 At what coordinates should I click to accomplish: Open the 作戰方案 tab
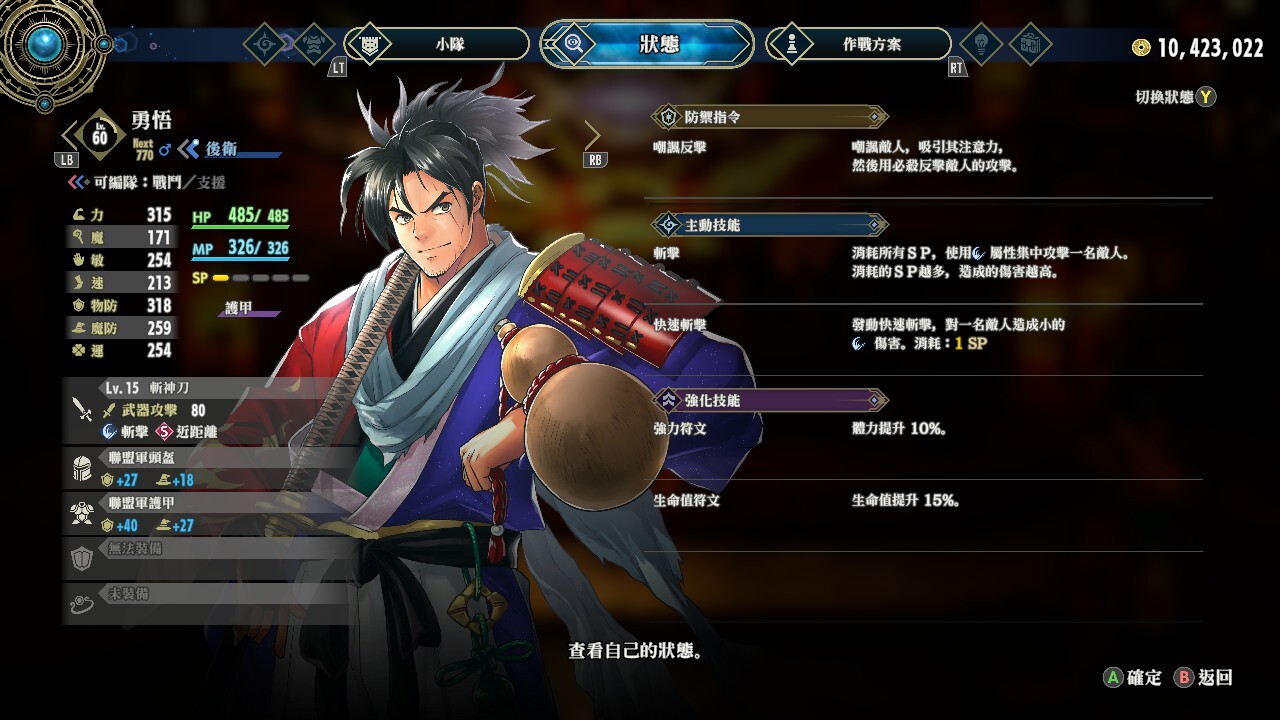click(858, 44)
